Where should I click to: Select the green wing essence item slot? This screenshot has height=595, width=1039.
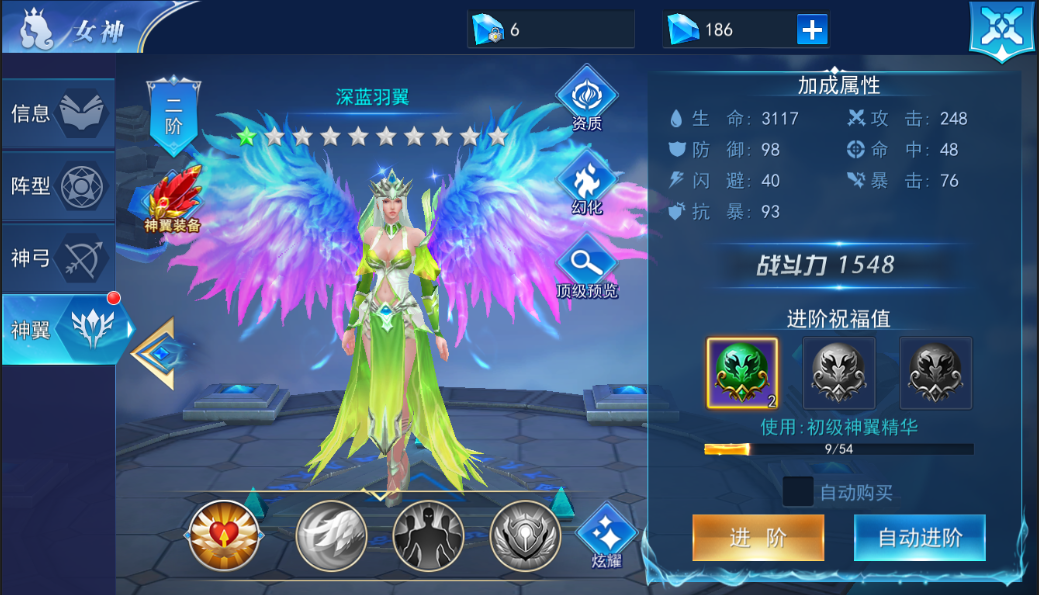742,372
